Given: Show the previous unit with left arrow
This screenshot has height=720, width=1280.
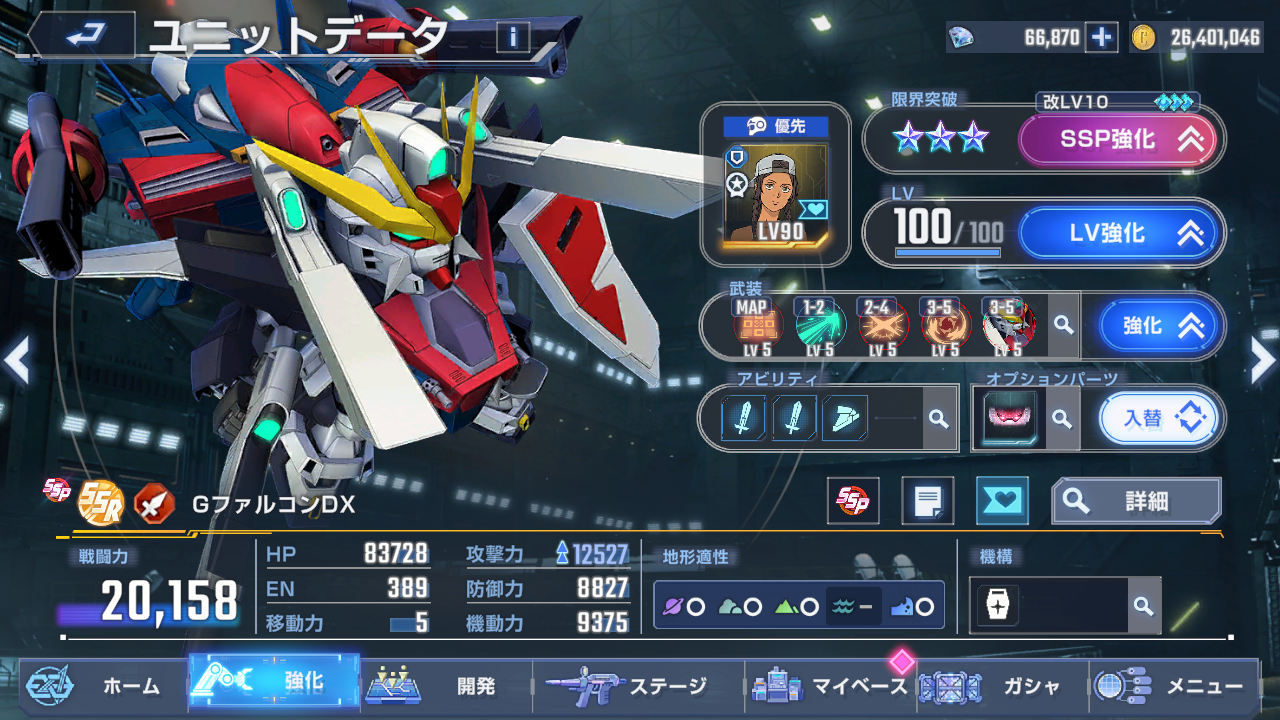Looking at the screenshot, I should (x=16, y=360).
